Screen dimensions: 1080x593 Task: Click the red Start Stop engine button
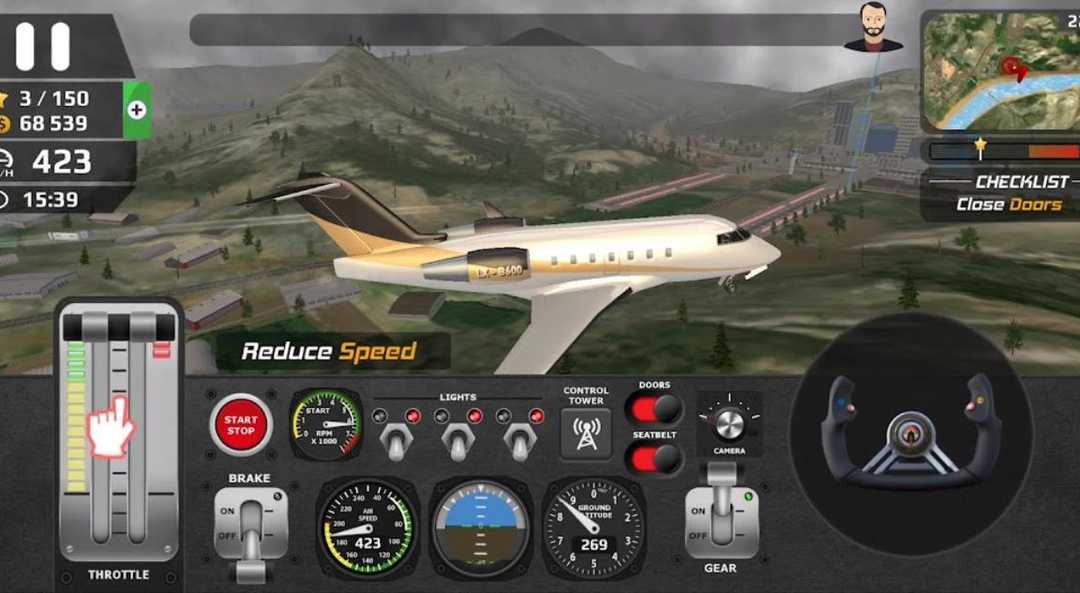pos(240,425)
